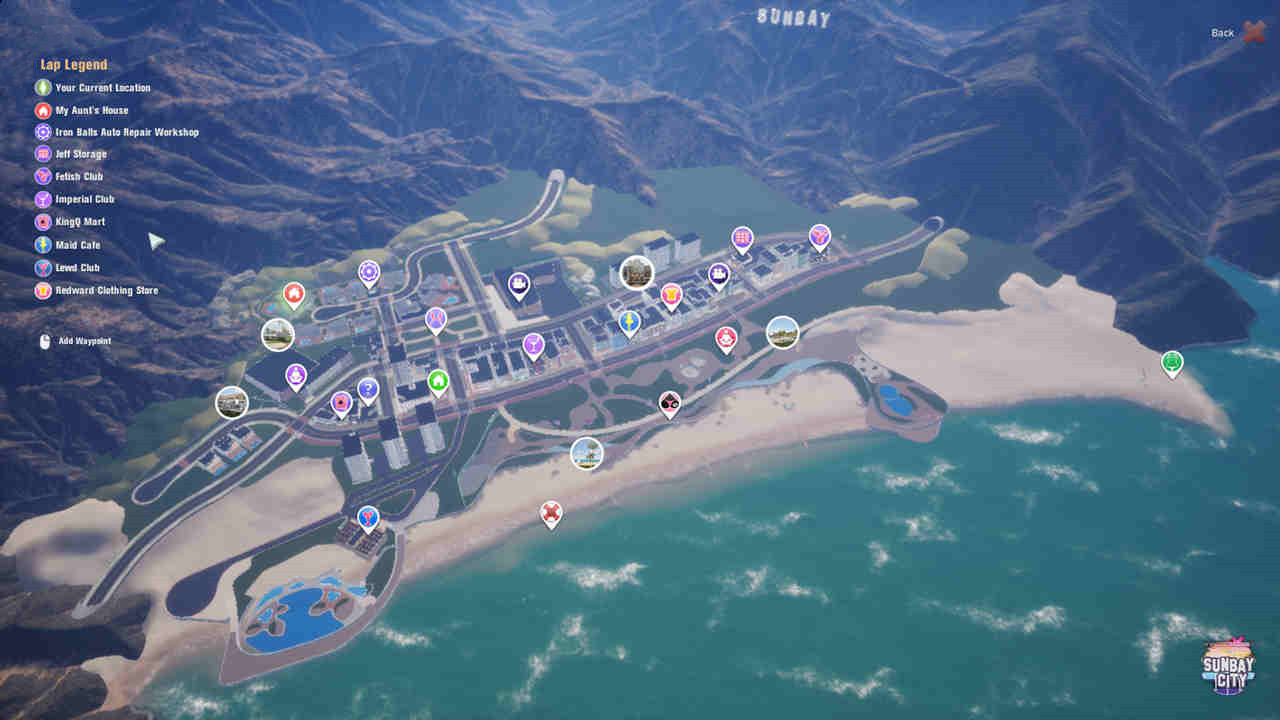Click the question mark map marker
The image size is (1280, 720).
pos(368,388)
